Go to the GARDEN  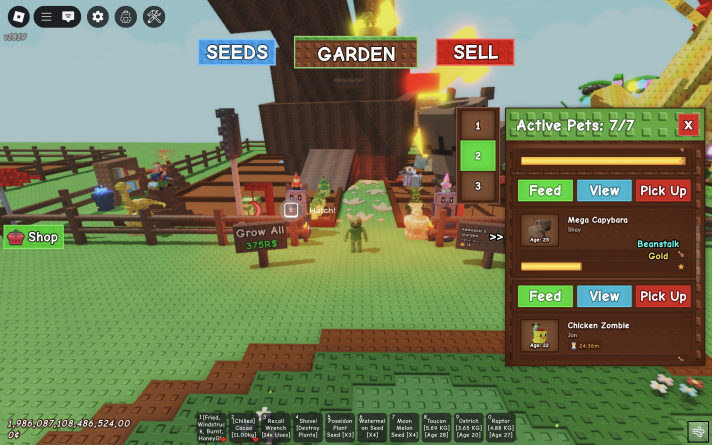[x=356, y=53]
